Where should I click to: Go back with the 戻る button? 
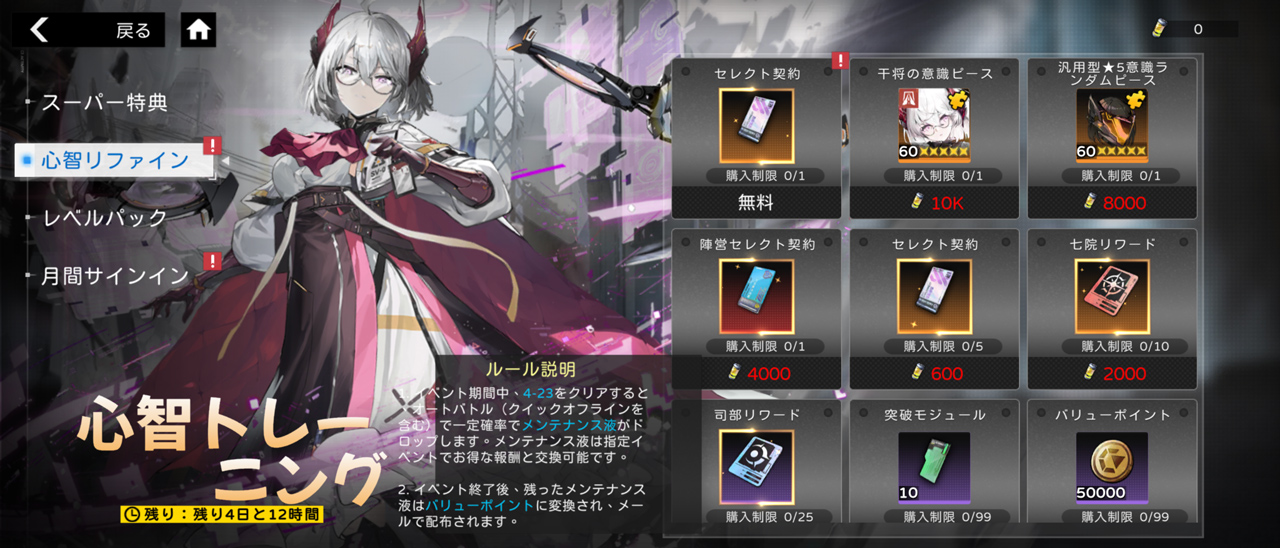(92, 30)
